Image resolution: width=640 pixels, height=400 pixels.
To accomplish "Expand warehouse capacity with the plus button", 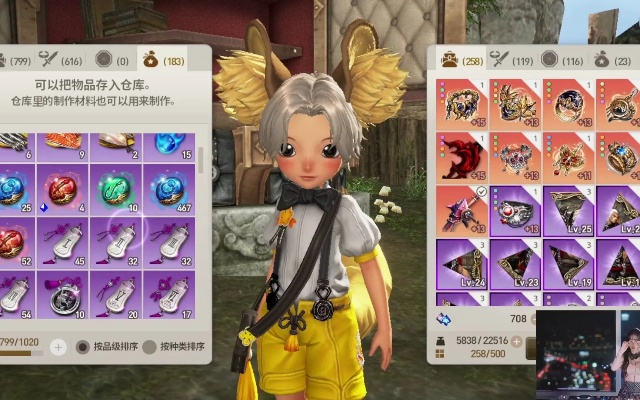I will tap(58, 347).
